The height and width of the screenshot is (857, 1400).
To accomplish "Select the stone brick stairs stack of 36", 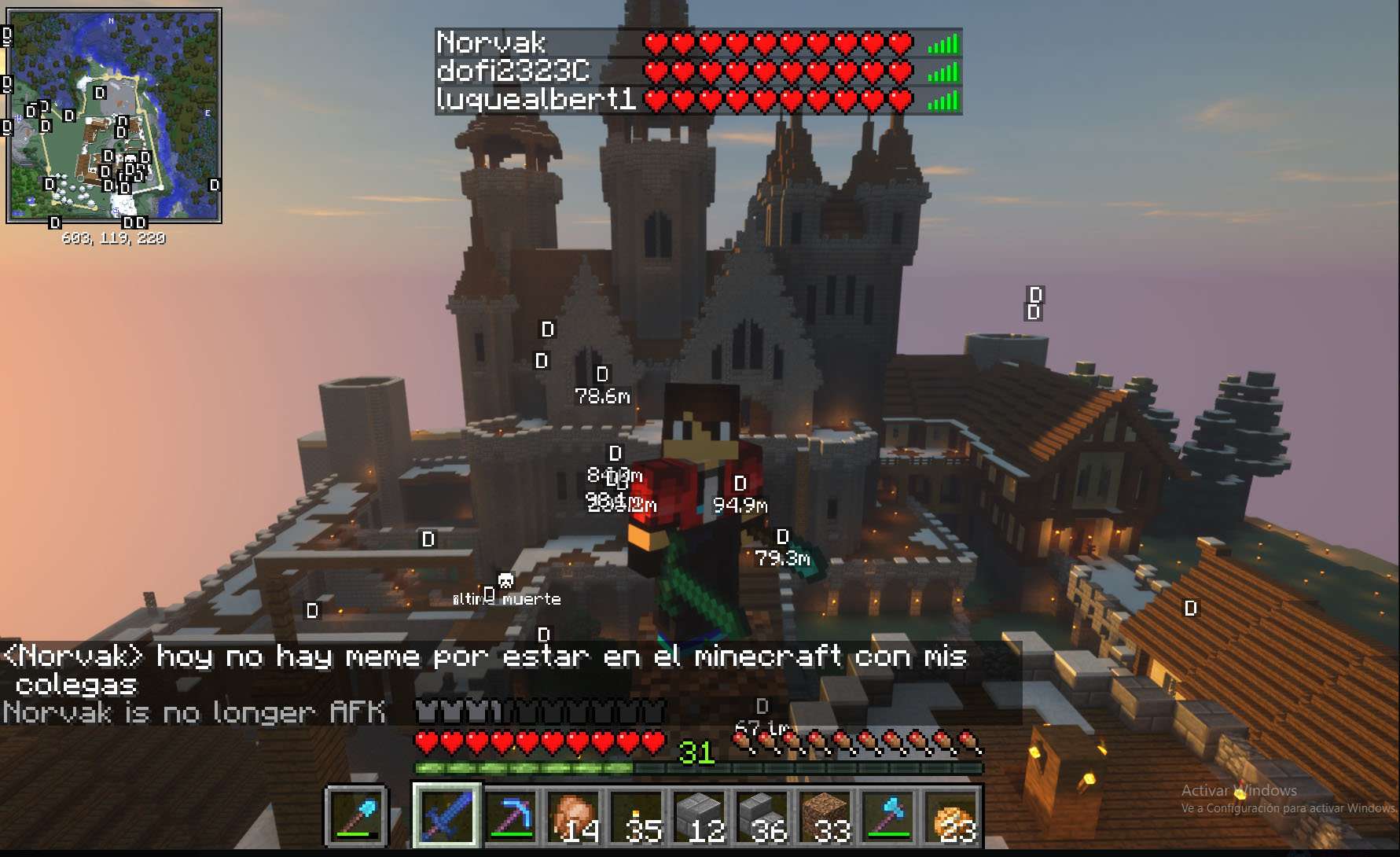I will 764,816.
